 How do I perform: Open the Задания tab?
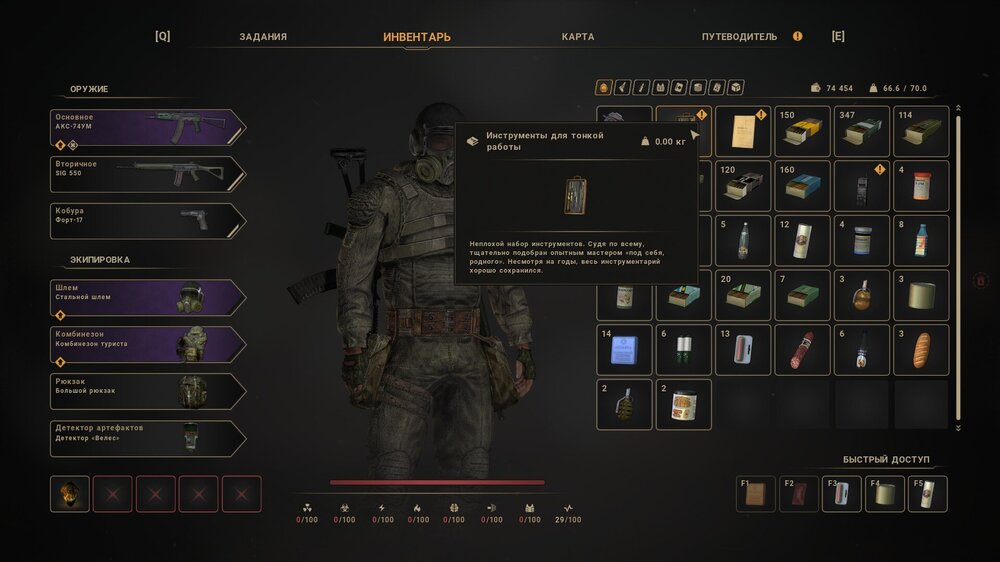(x=263, y=37)
